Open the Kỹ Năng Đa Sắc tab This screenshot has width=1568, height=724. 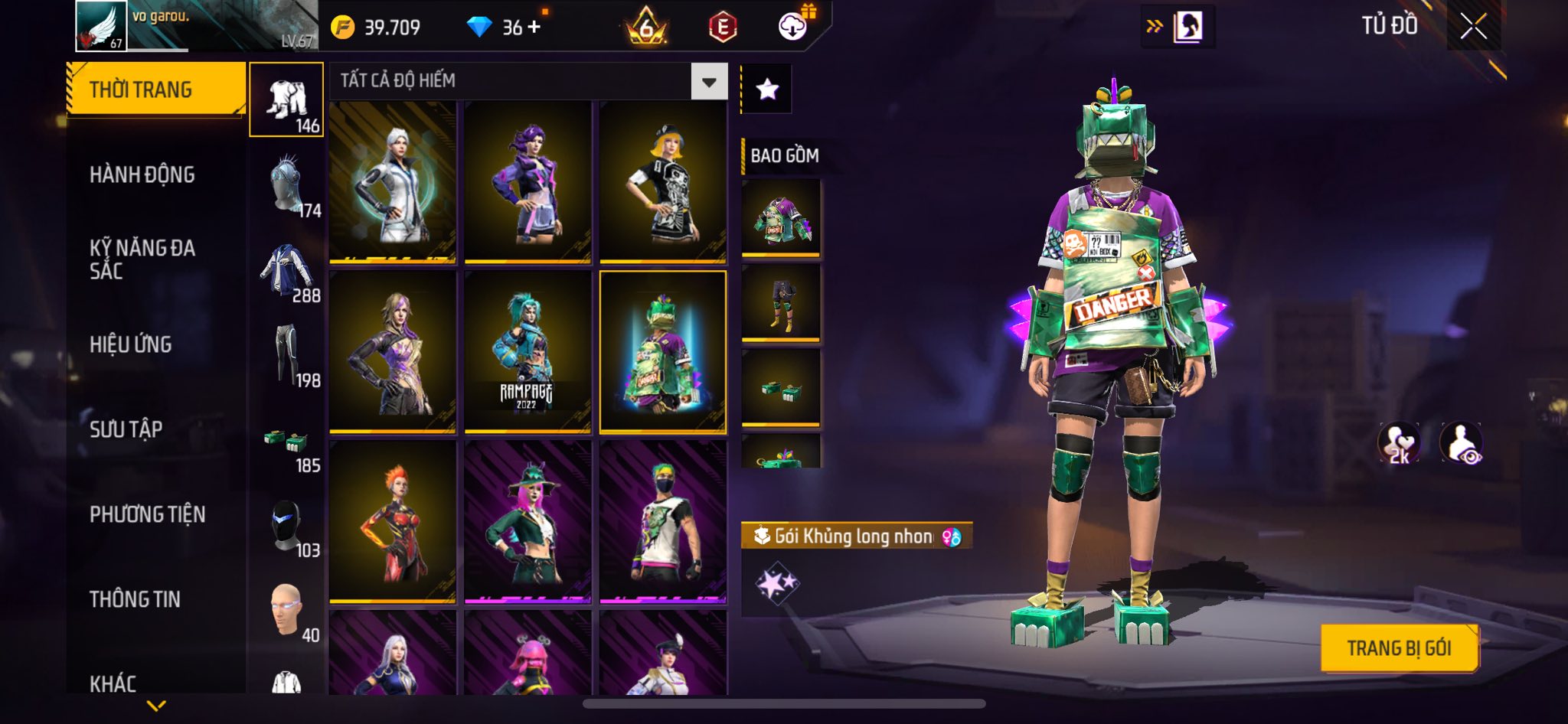[x=142, y=259]
